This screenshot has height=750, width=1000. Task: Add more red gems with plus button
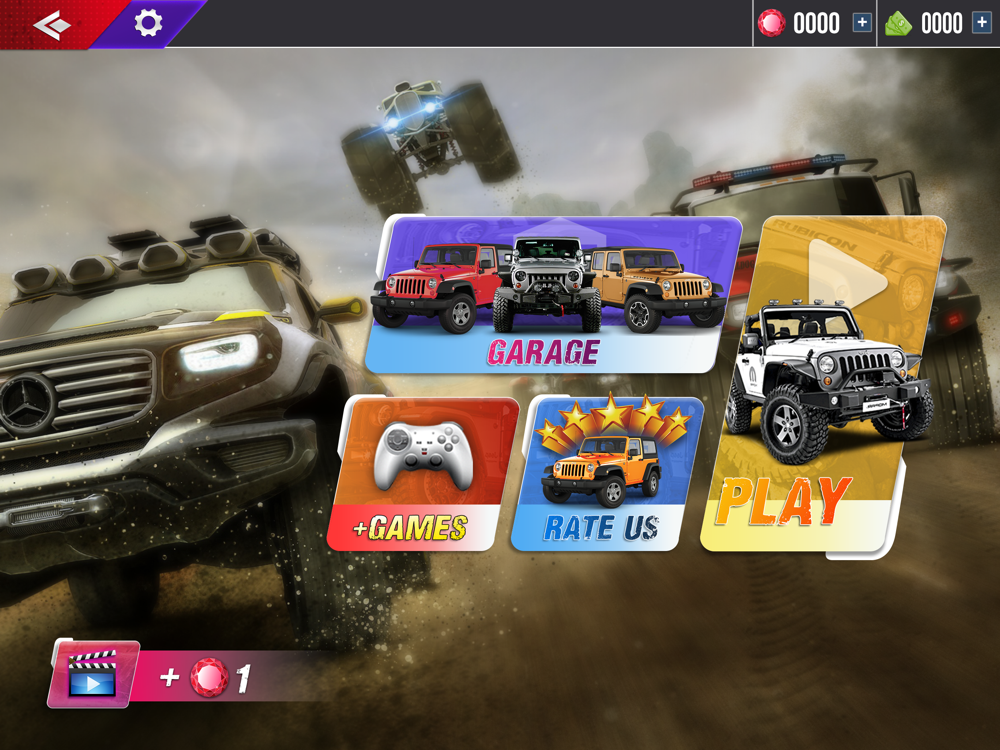click(x=862, y=23)
